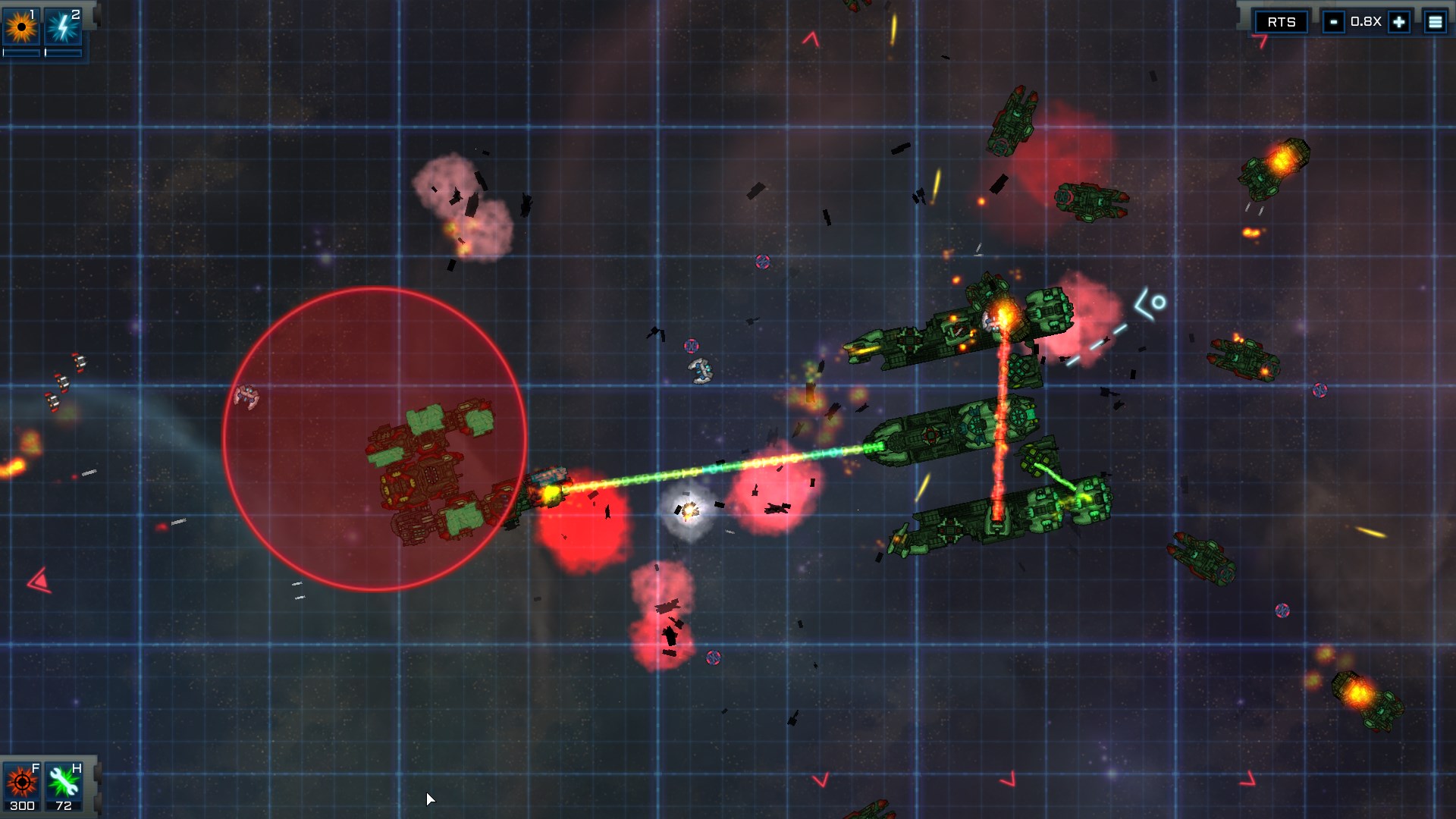1456x819 pixels.
Task: Select the F focus-fire targeting icon
Action: point(20,781)
